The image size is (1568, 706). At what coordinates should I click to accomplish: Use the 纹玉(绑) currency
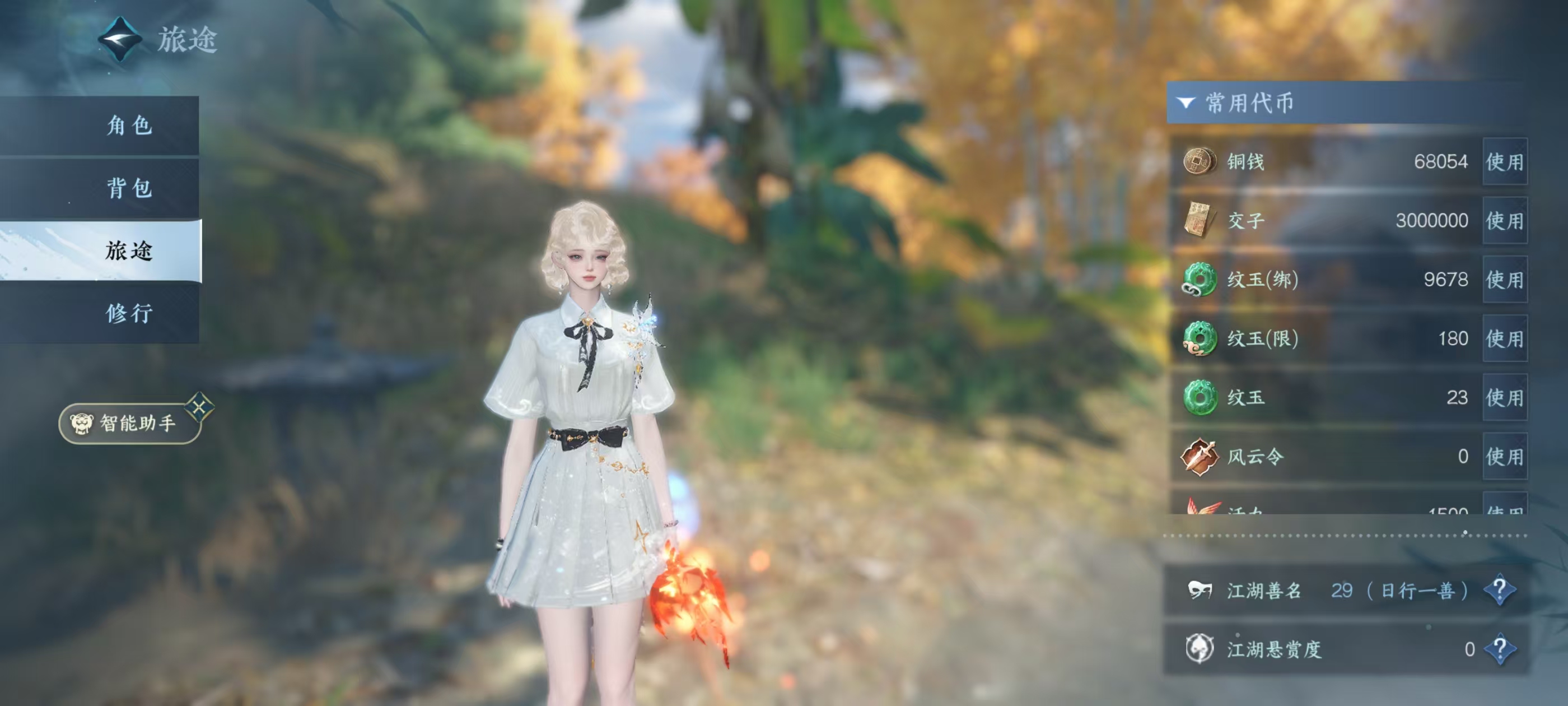tap(1504, 280)
